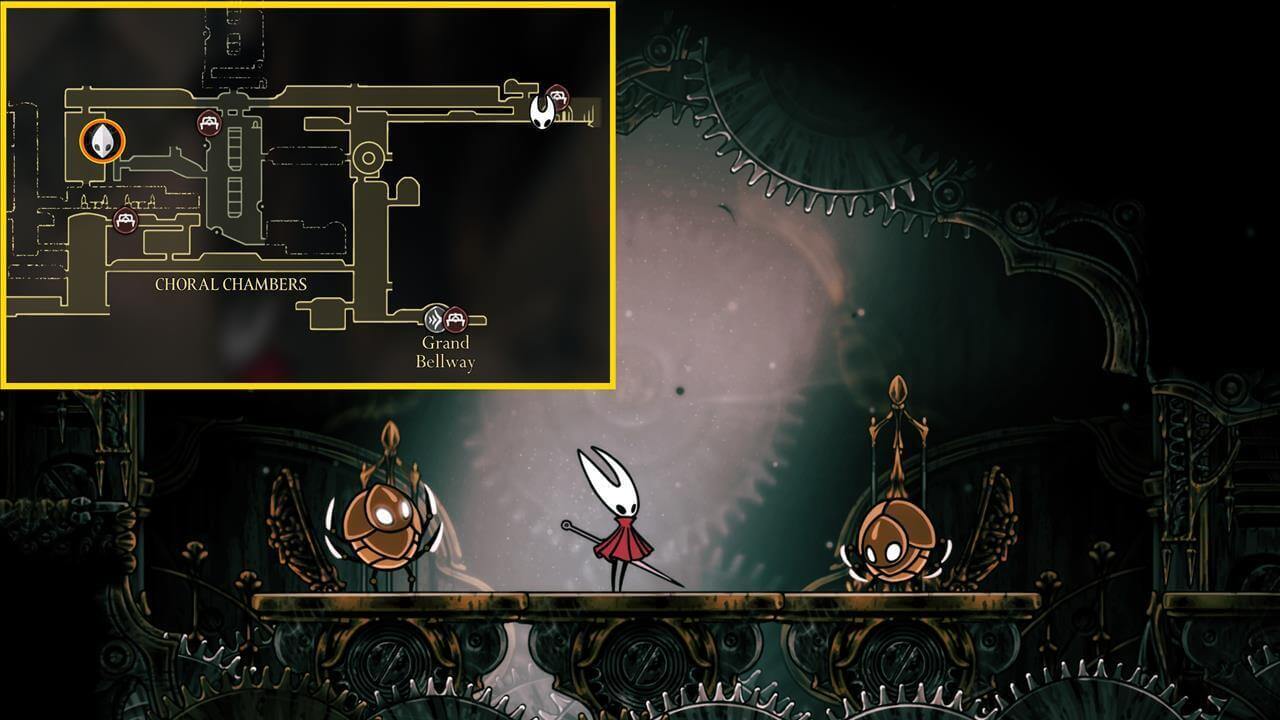Click the bench icon next to the Hornet marker
The width and height of the screenshot is (1280, 720).
(558, 97)
